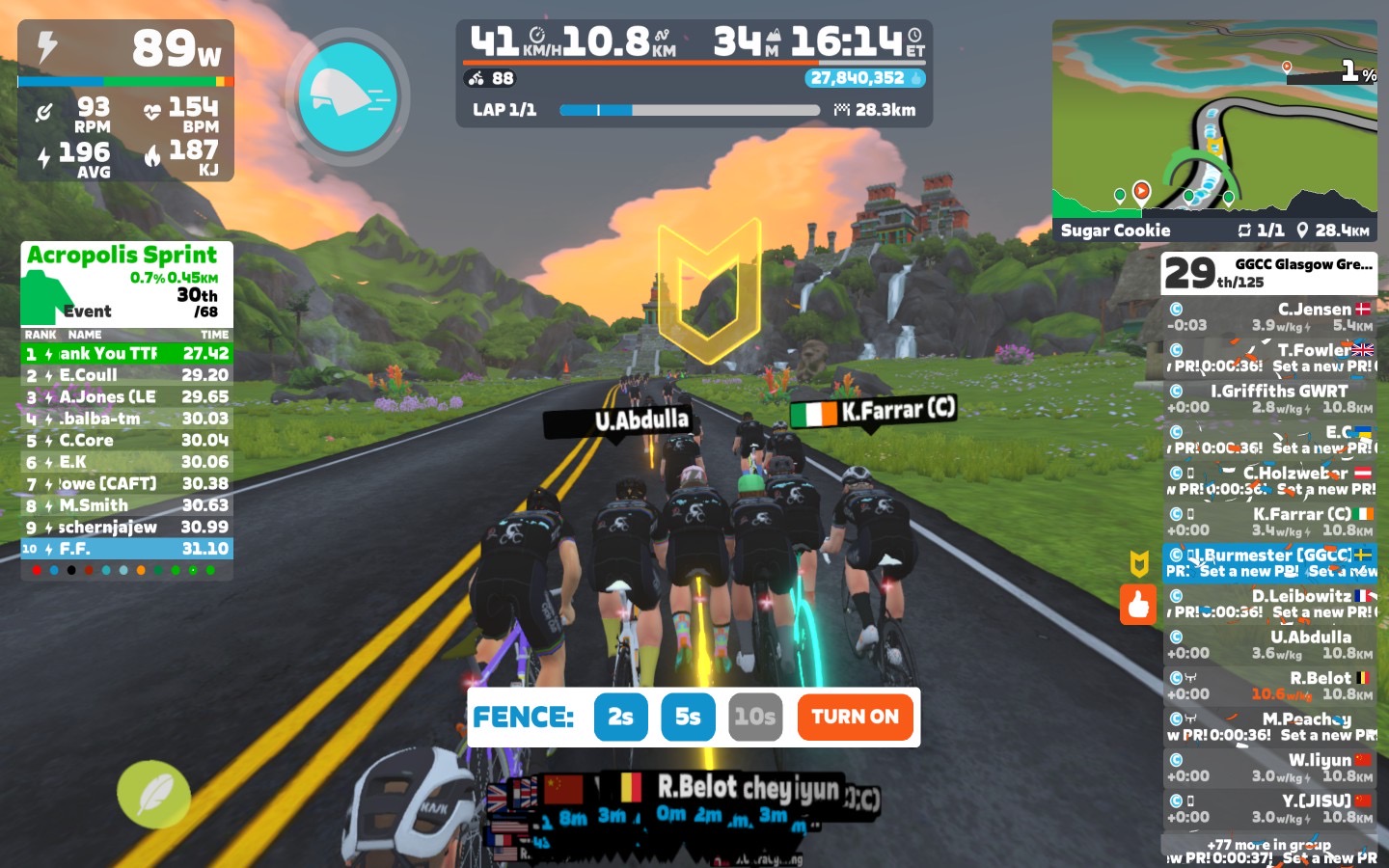Open the beacon icon beside riders list

click(1139, 563)
